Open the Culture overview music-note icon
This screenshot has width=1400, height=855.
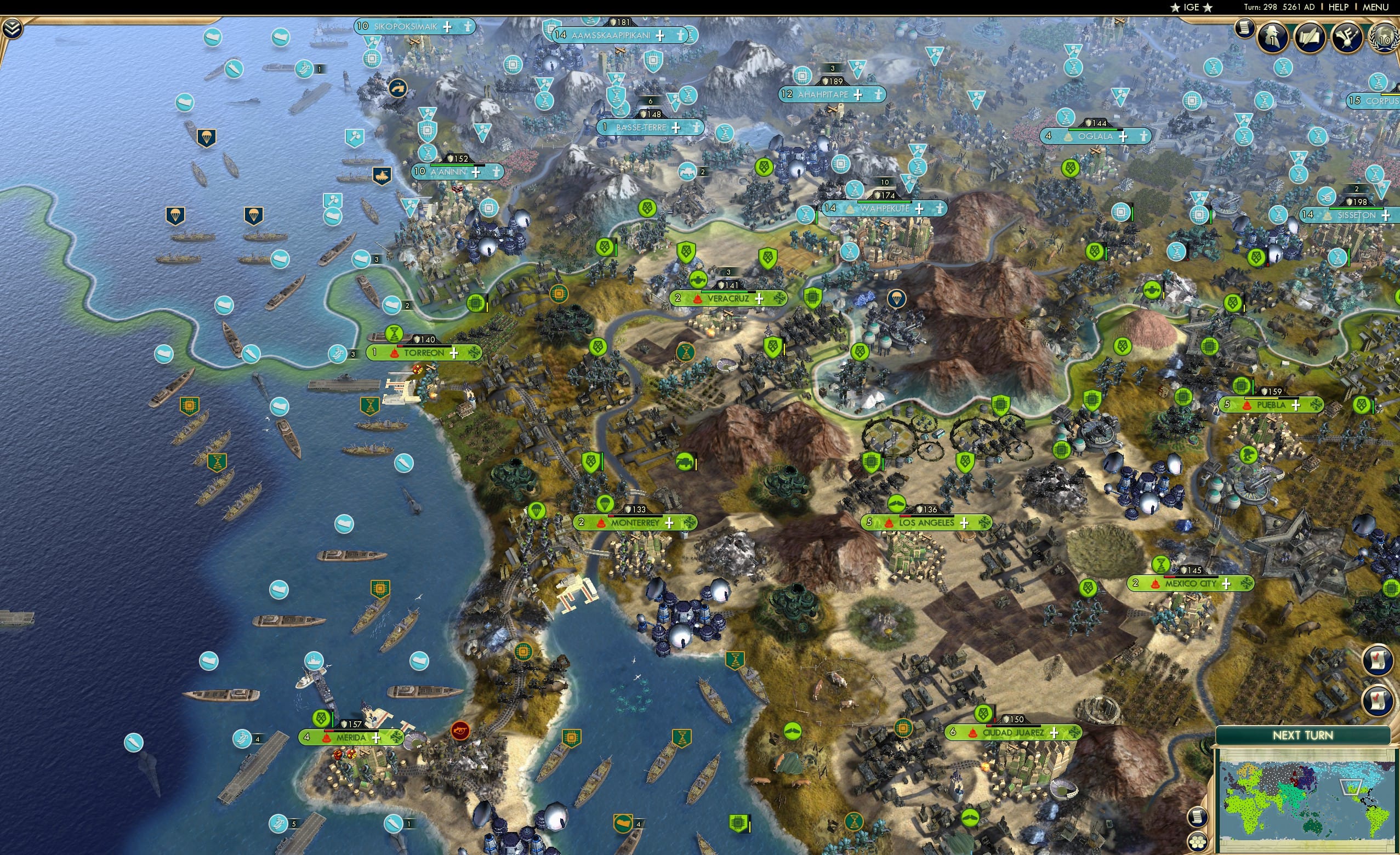(1347, 36)
